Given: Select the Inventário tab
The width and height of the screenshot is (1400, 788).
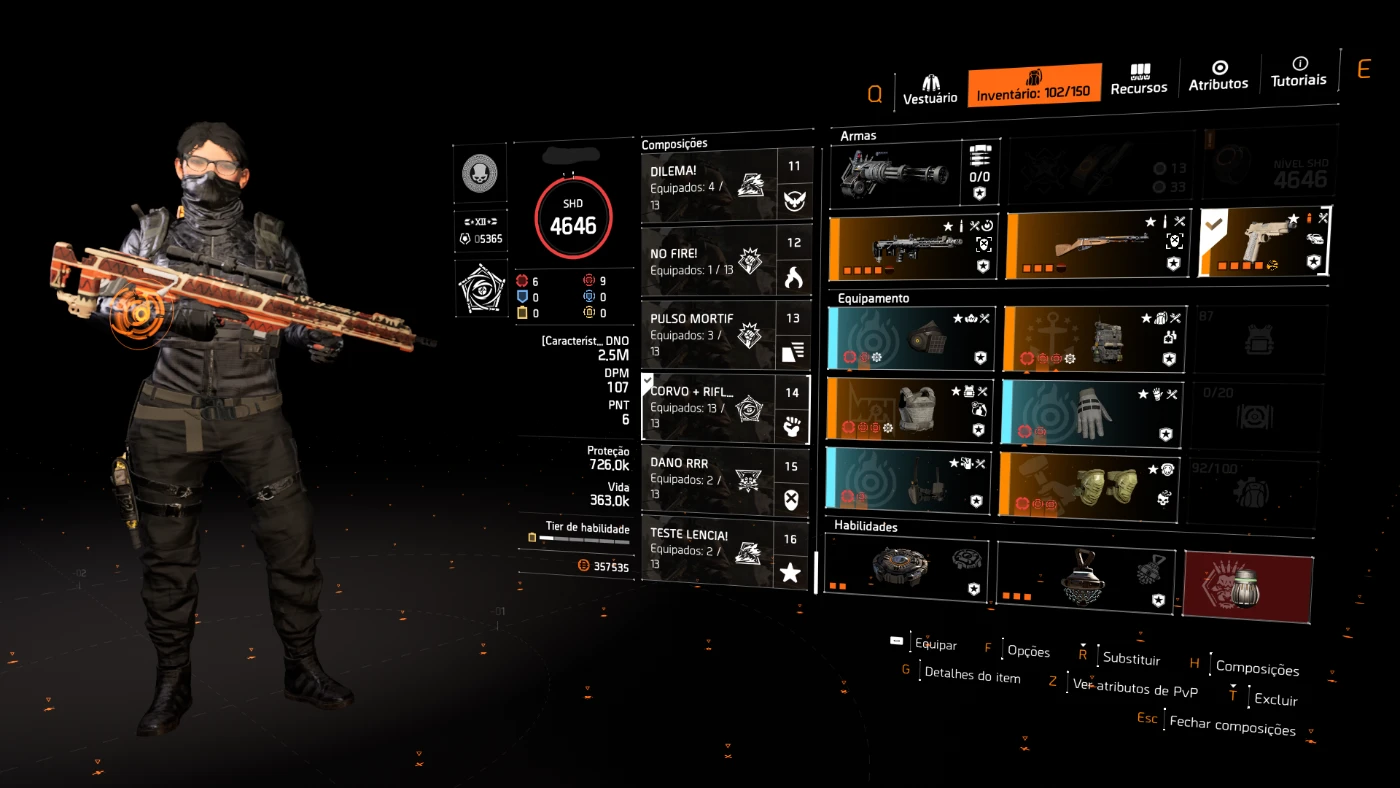Looking at the screenshot, I should pos(1034,85).
